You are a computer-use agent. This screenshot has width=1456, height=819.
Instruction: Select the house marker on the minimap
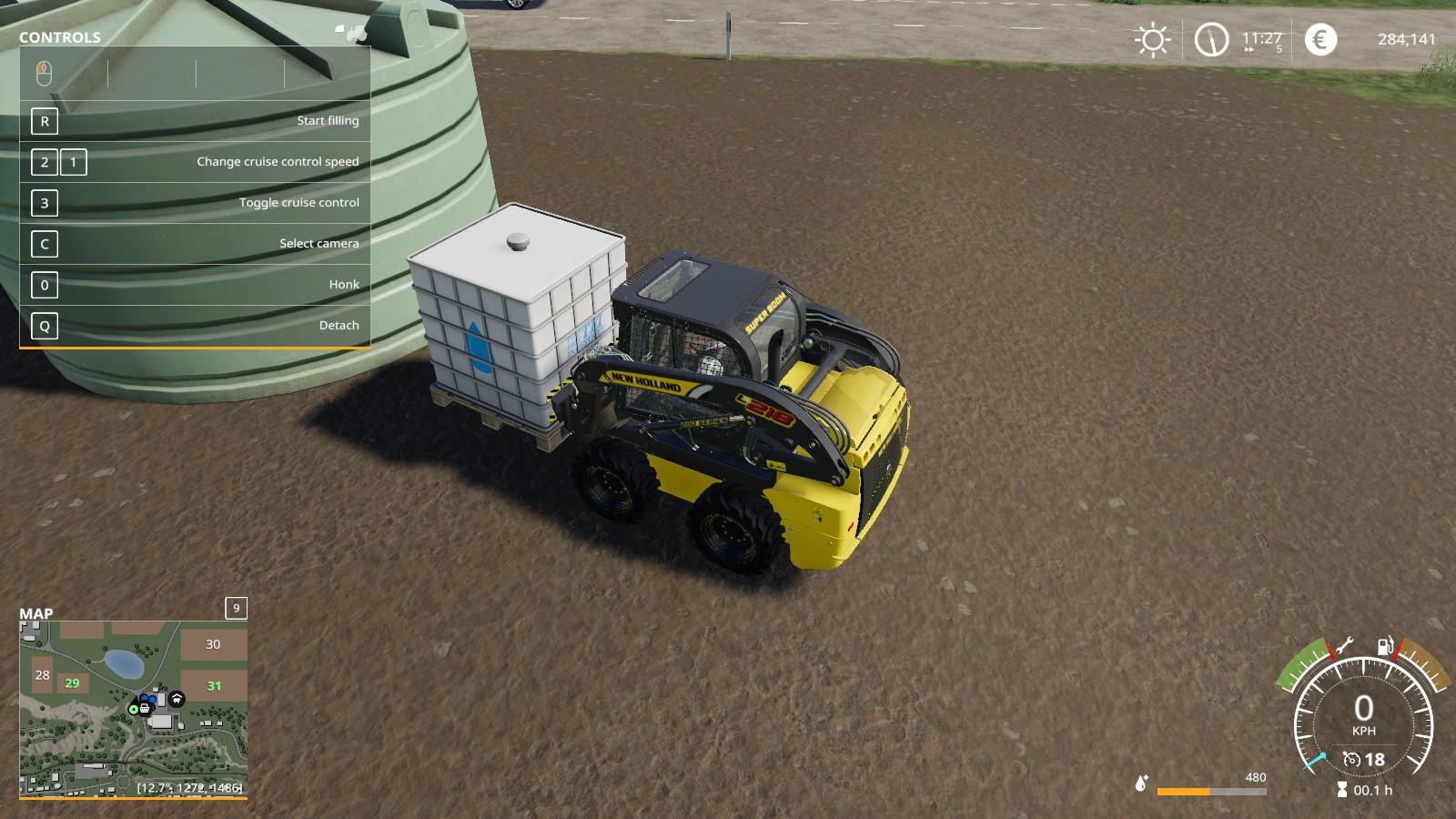tap(177, 699)
